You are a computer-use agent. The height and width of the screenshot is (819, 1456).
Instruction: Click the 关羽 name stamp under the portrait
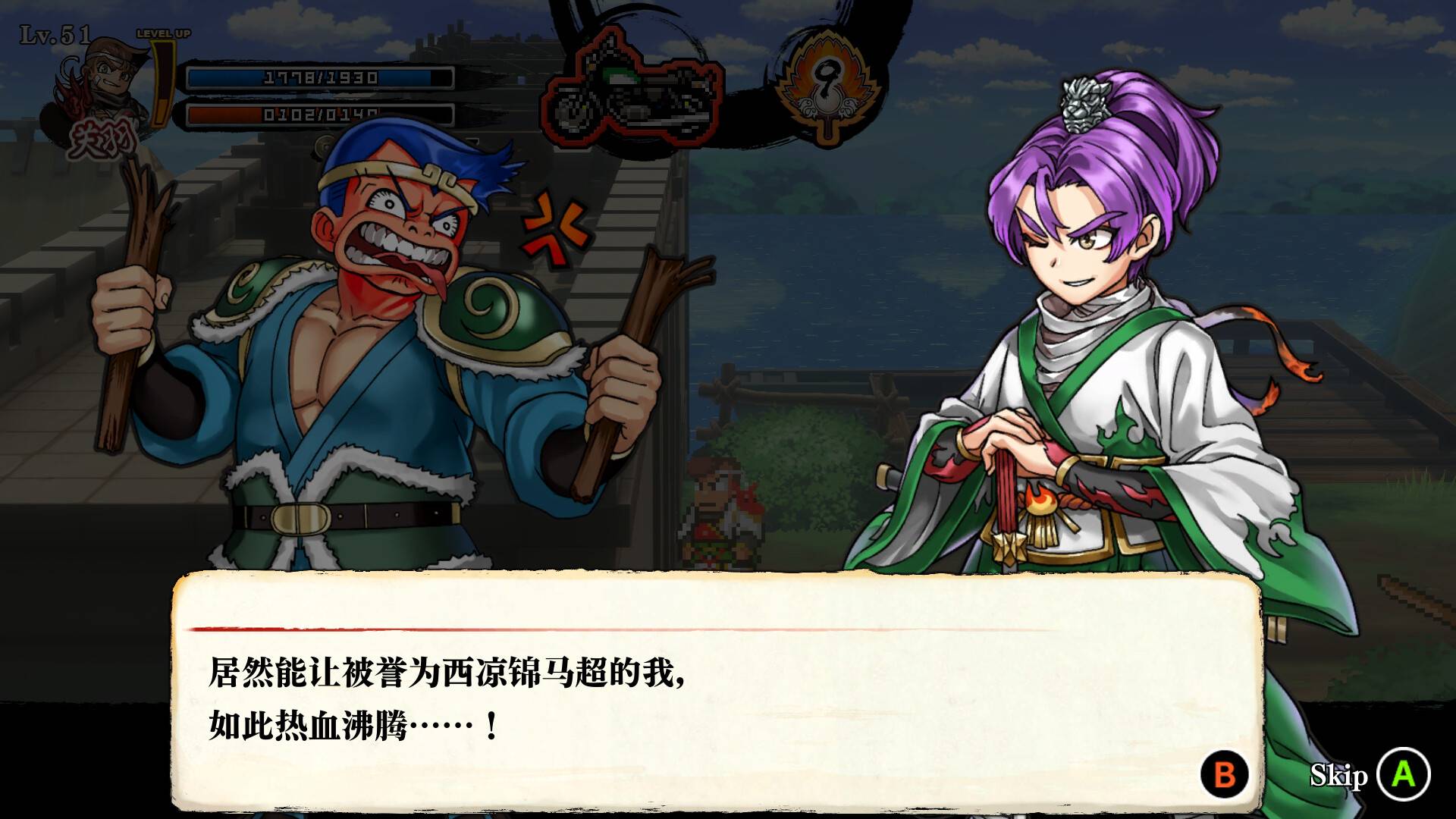(x=102, y=136)
